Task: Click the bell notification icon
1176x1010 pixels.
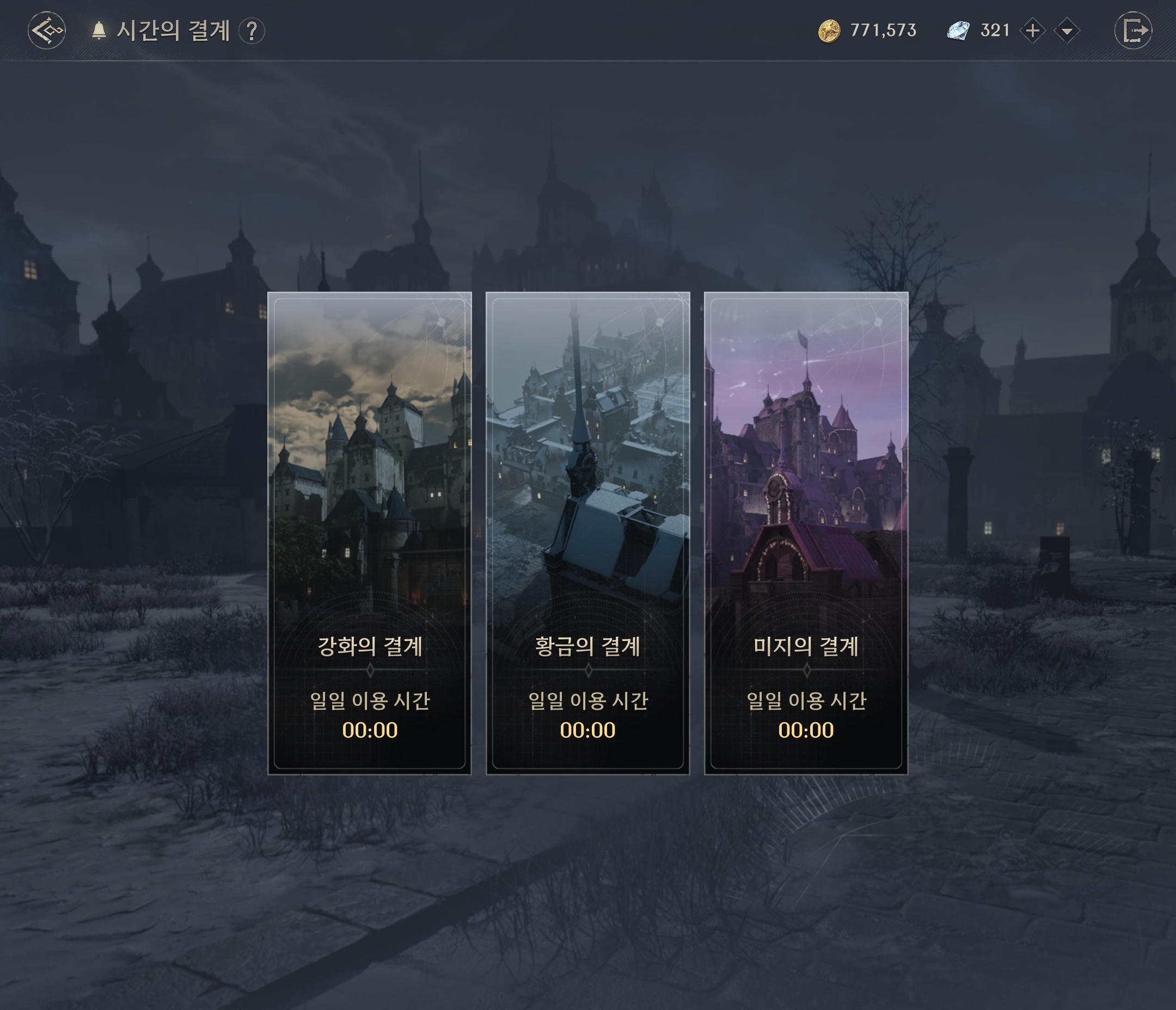Action: 99,30
